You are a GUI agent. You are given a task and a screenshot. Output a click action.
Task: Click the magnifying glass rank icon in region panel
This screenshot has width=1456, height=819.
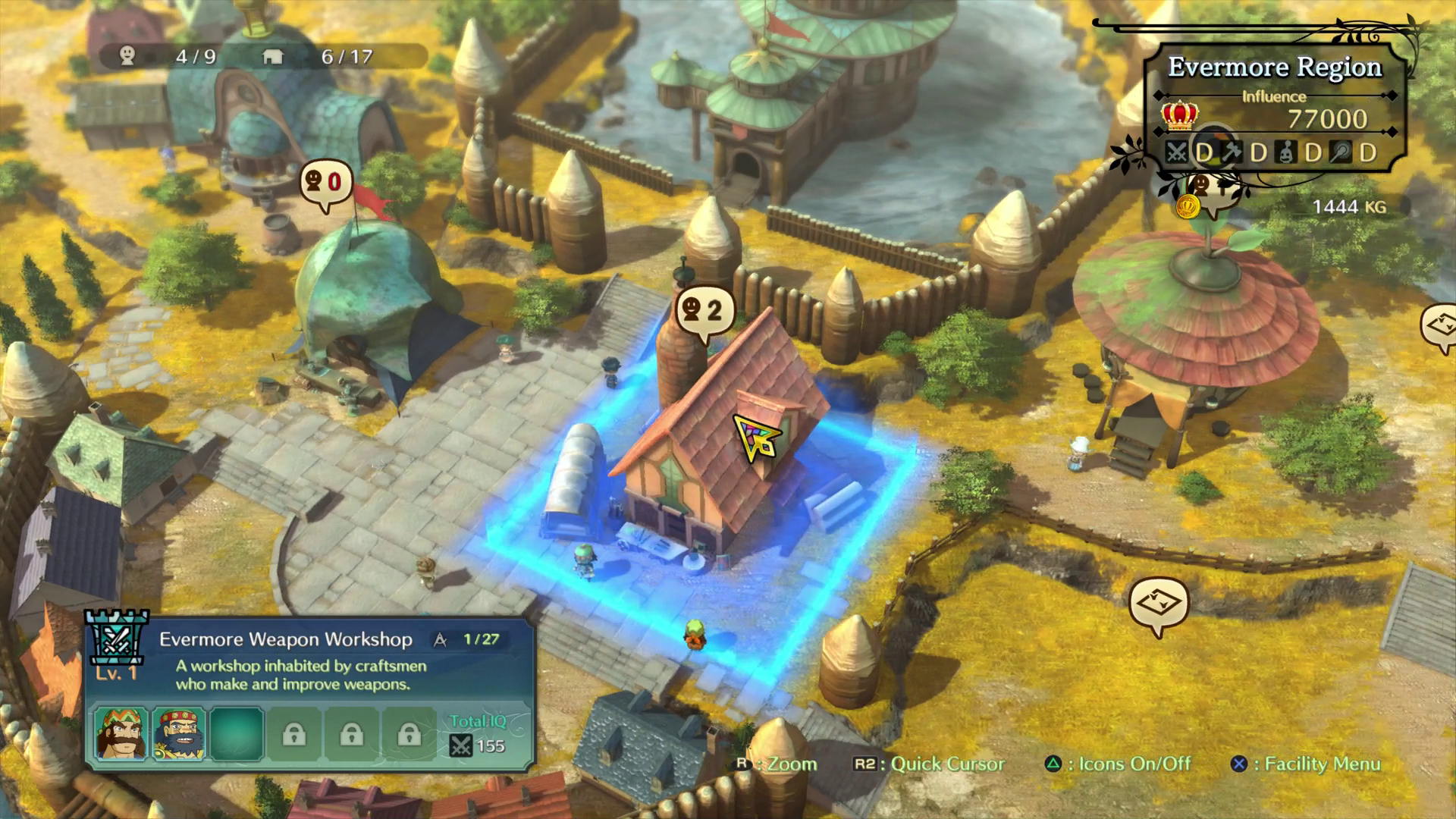(x=1341, y=153)
